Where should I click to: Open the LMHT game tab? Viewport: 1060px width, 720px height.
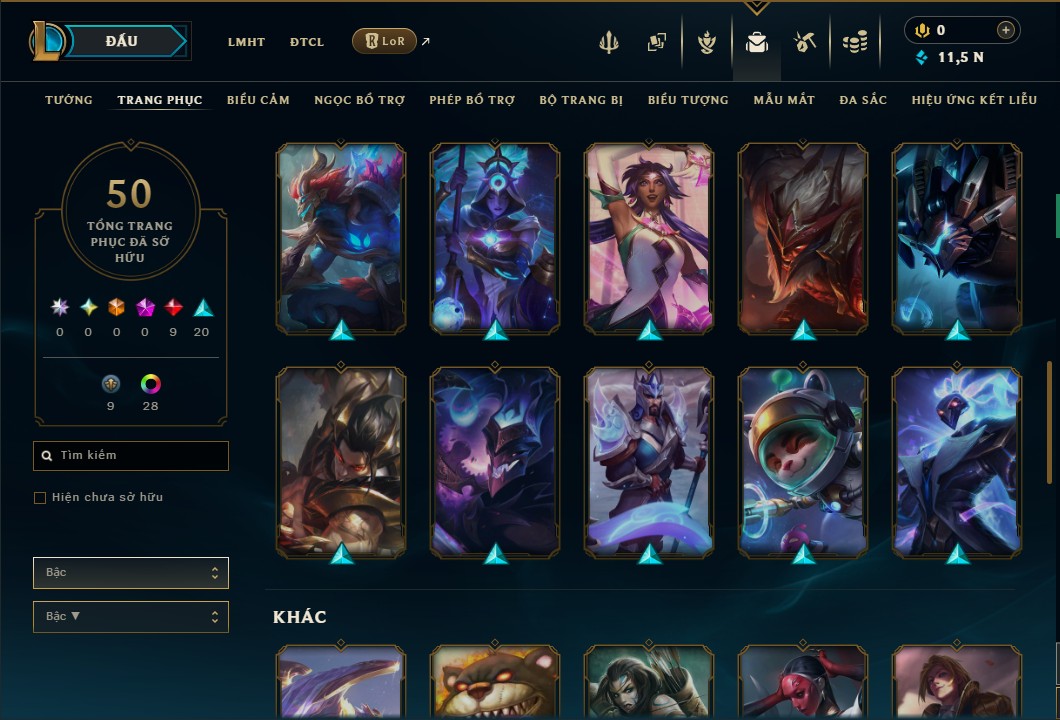[x=246, y=42]
